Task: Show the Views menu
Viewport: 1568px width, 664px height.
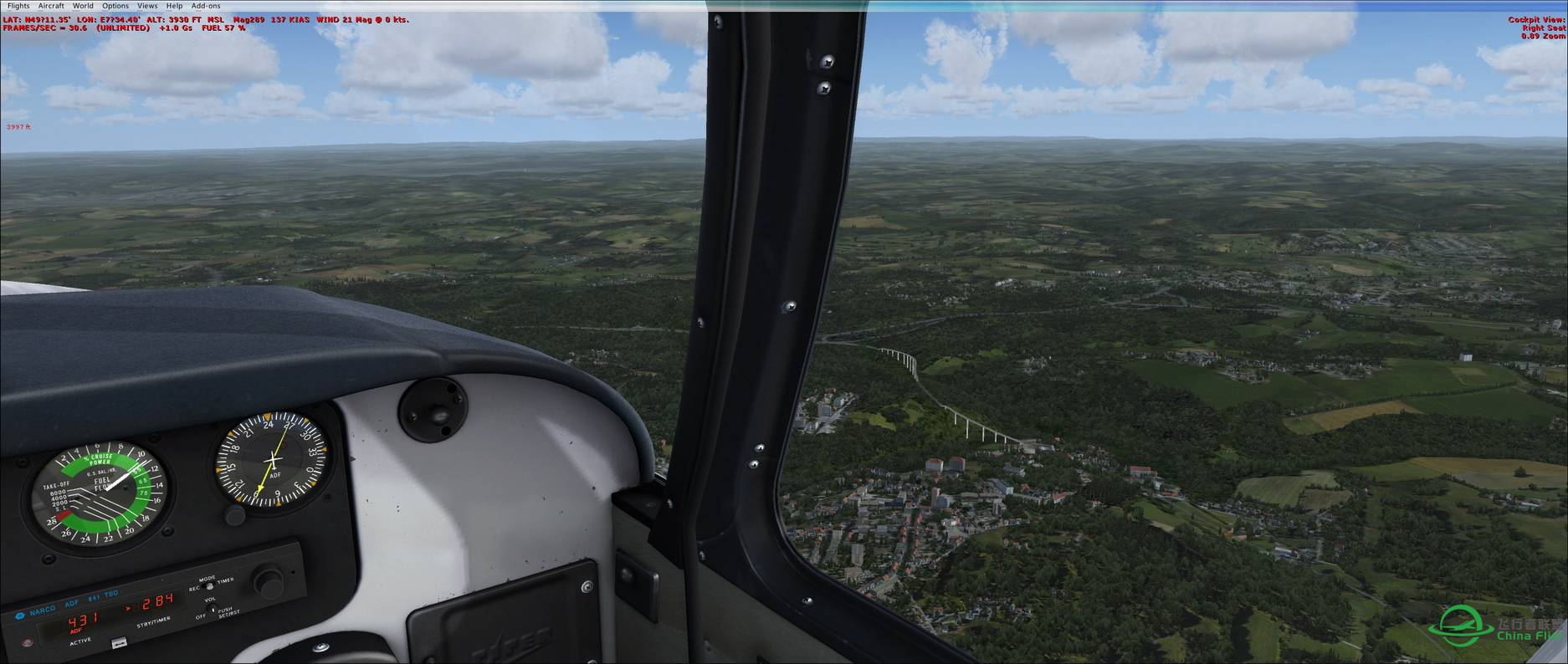Action: (x=147, y=6)
